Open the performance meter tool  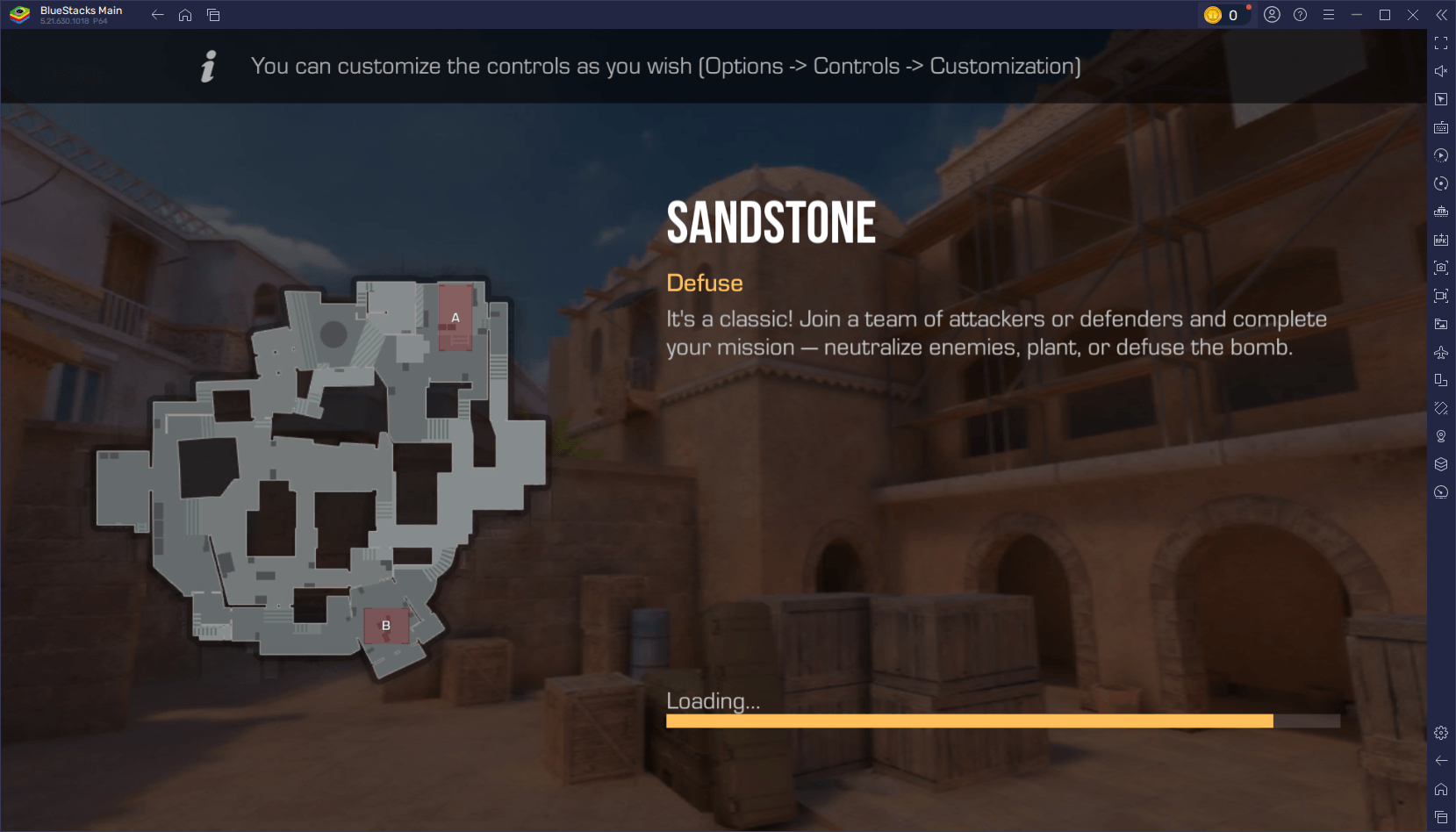(1441, 492)
